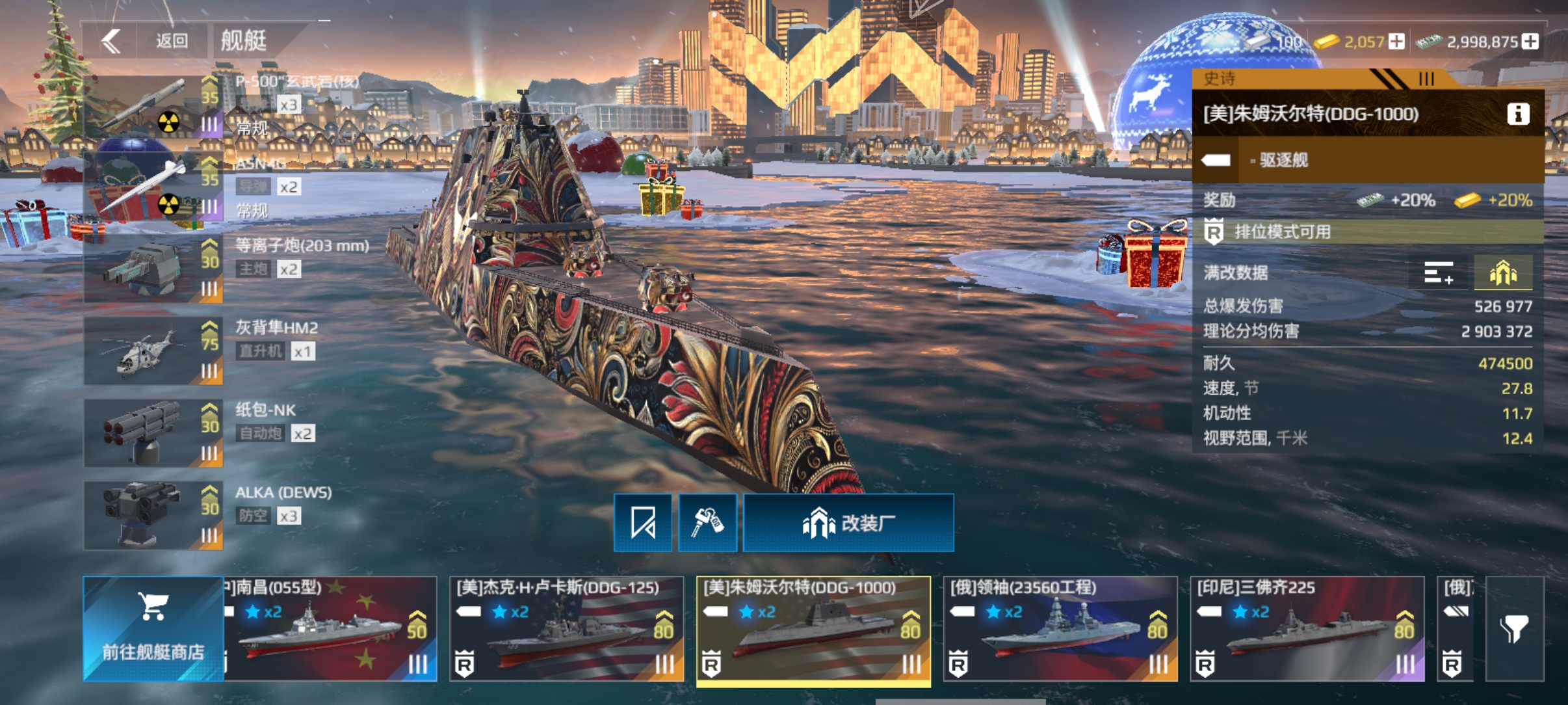Viewport: 1568px width, 705px height.
Task: Add gold with the plus button
Action: (1396, 42)
